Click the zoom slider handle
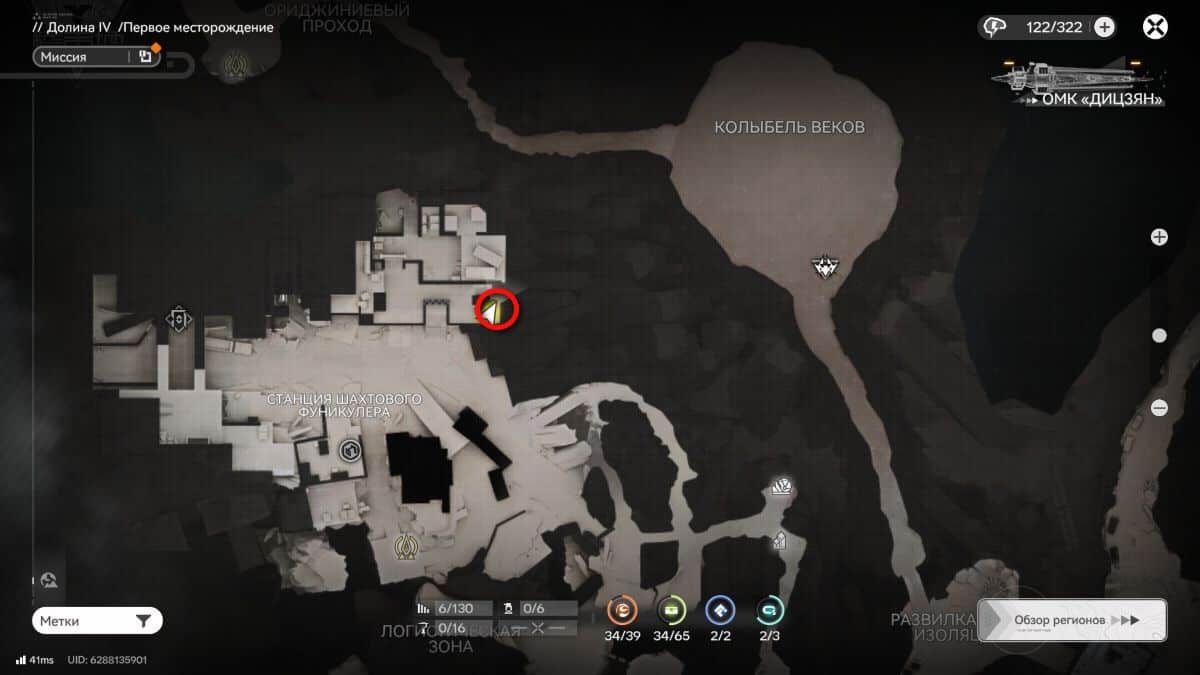 click(1159, 336)
